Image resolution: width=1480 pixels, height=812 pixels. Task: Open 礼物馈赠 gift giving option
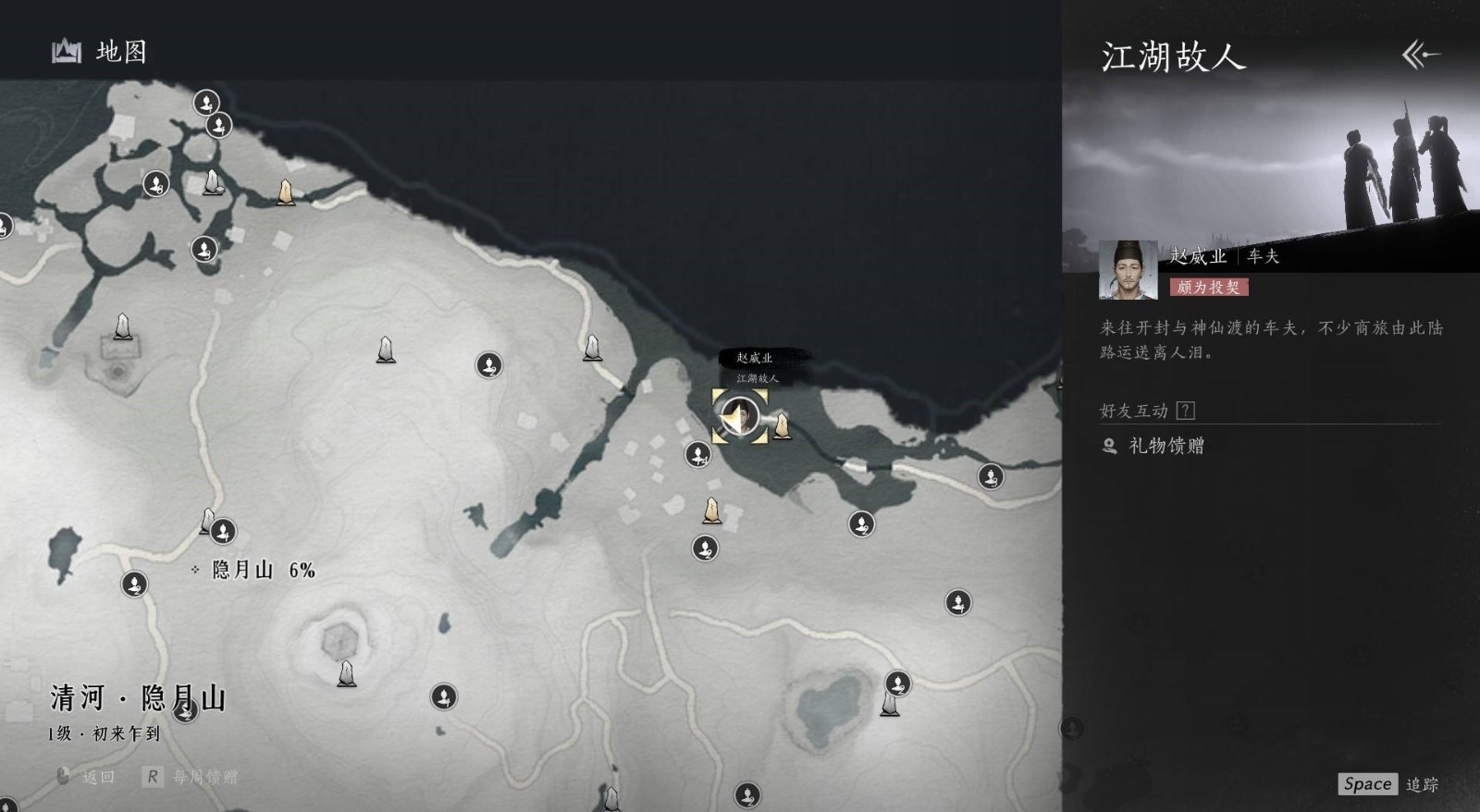(1165, 447)
